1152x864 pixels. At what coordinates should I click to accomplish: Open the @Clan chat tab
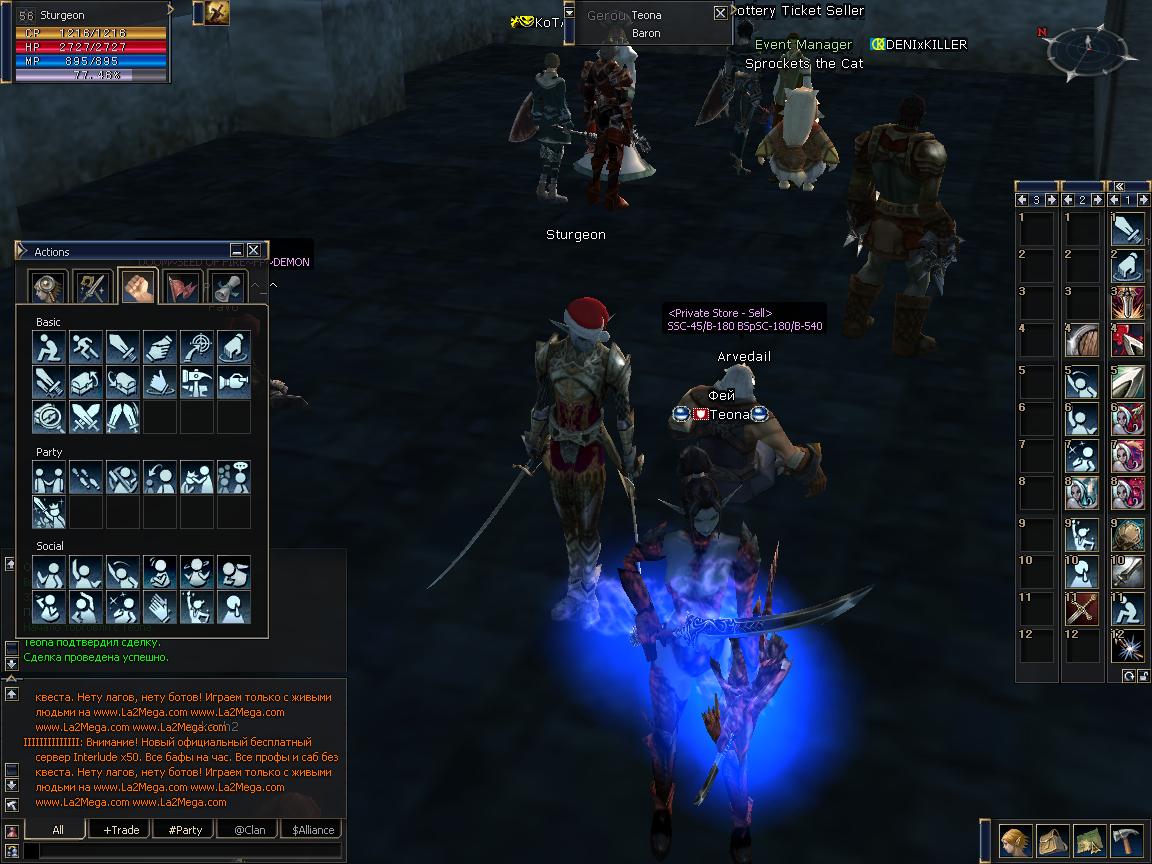point(249,830)
